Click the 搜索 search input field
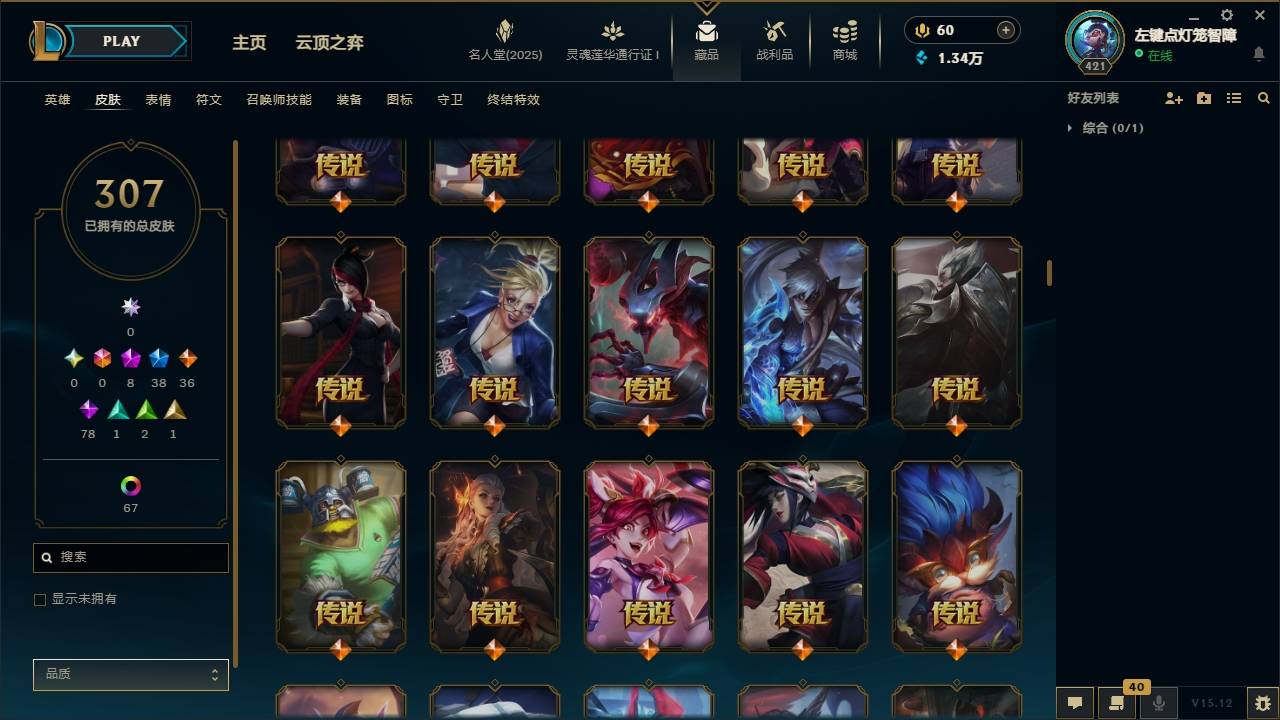 pos(130,557)
